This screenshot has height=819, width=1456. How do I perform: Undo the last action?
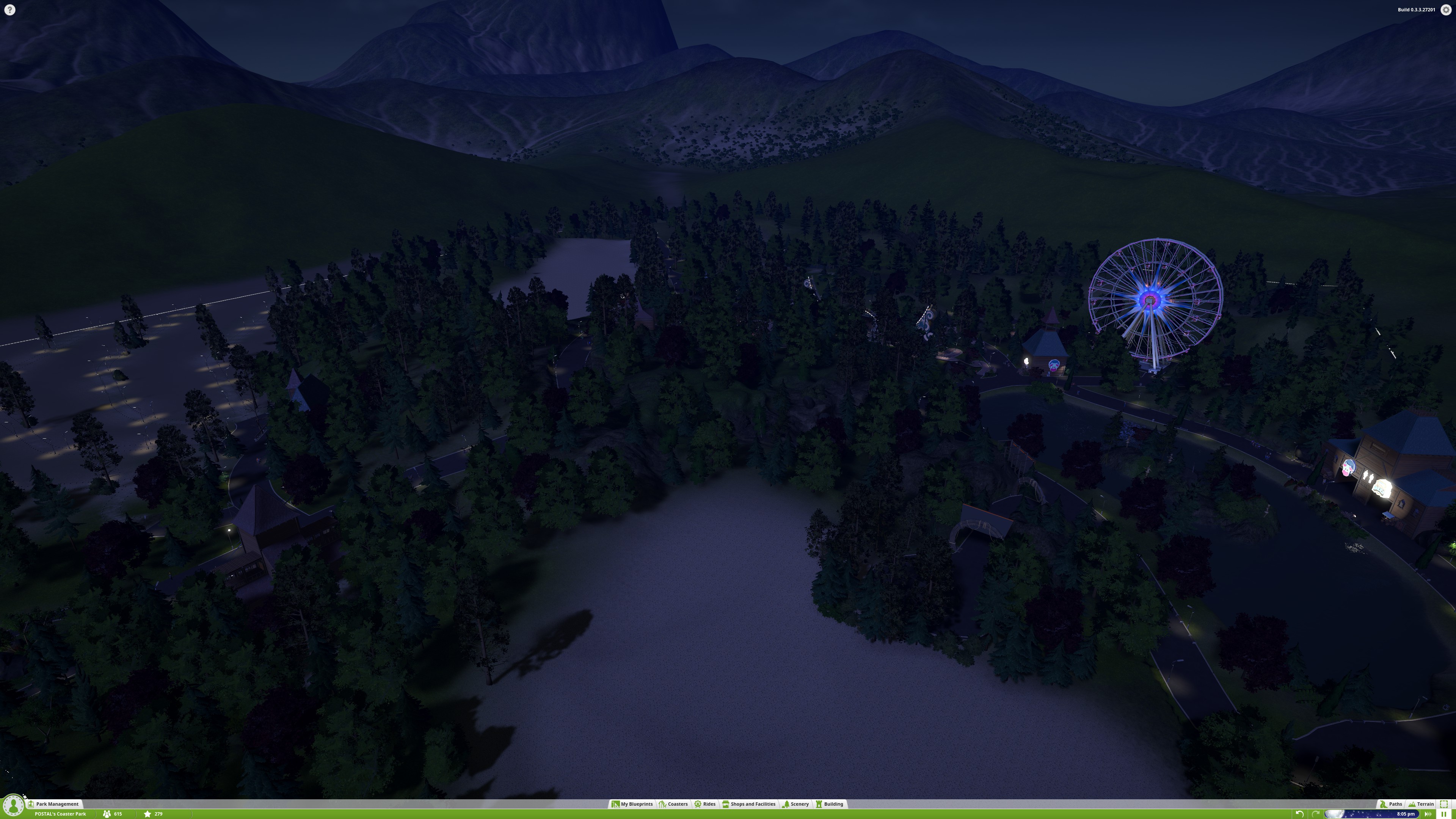(x=1299, y=814)
